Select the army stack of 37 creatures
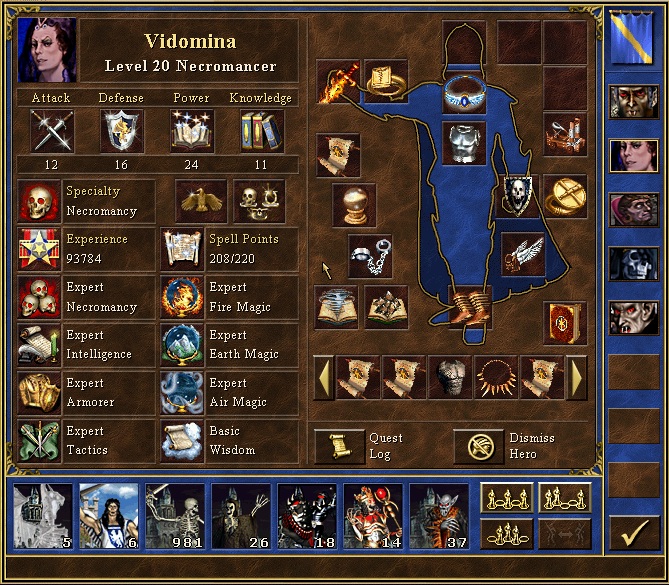669x585 pixels. [x=439, y=517]
